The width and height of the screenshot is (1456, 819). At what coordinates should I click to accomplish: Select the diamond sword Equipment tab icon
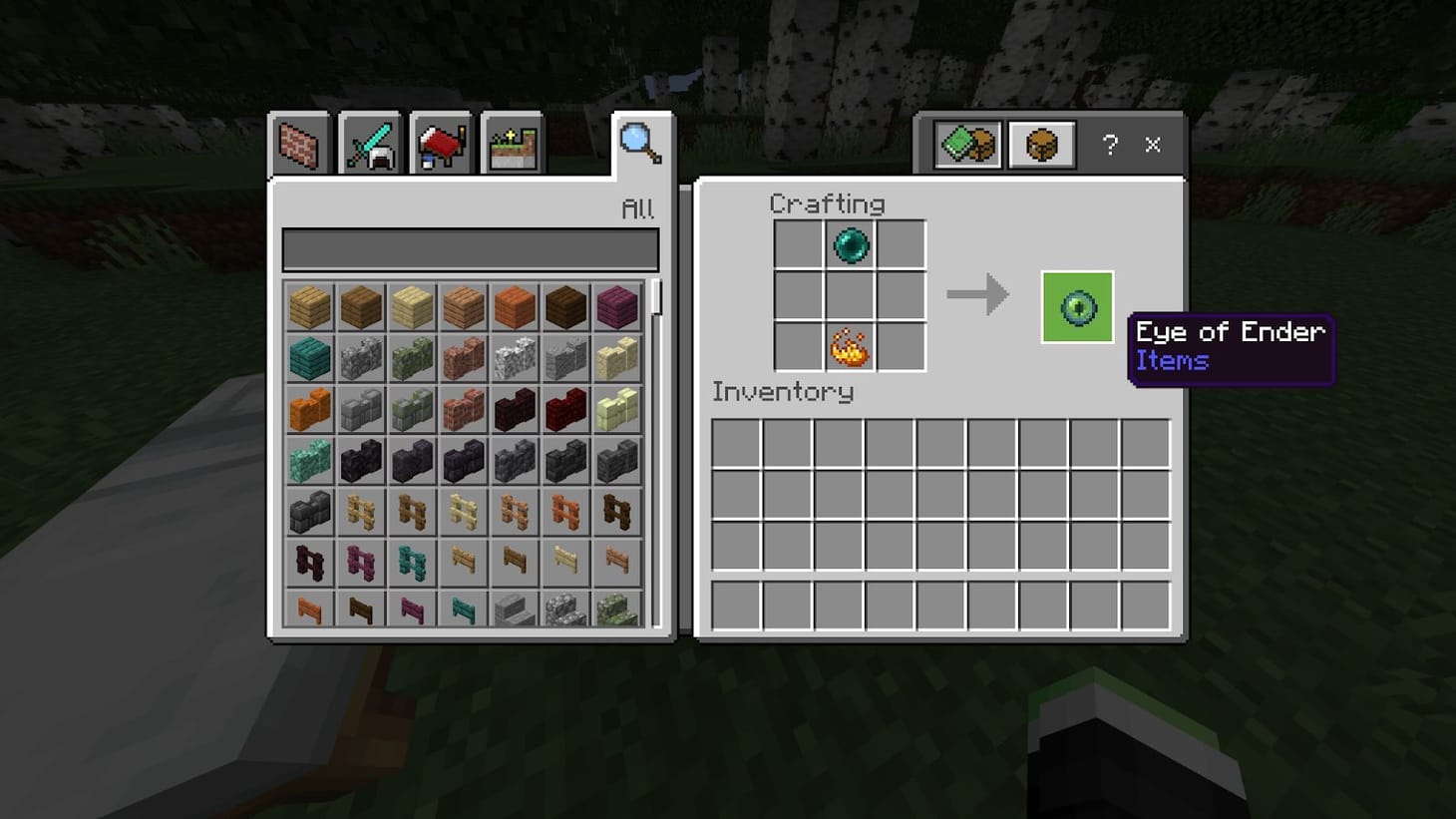(x=371, y=144)
